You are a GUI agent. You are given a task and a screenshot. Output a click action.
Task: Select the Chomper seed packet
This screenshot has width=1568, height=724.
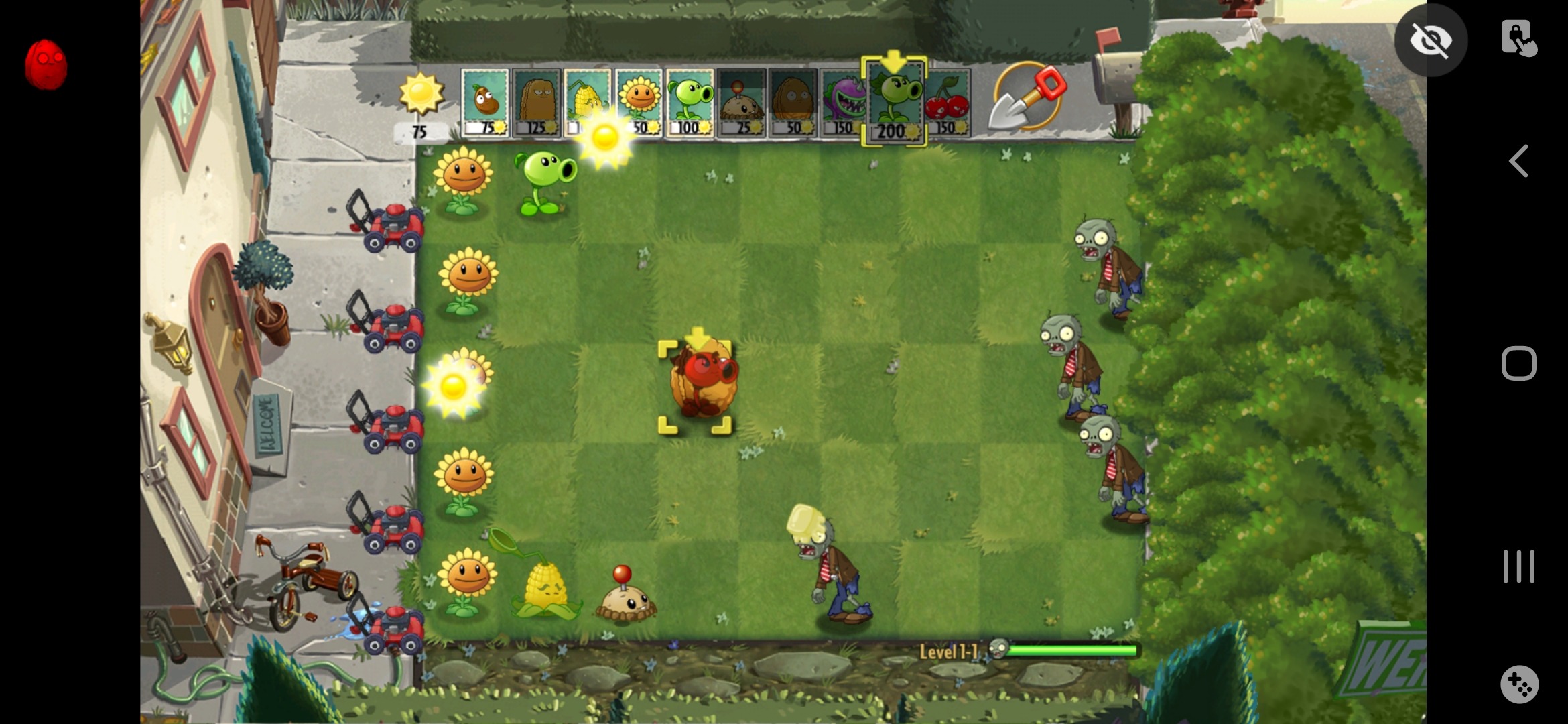(x=843, y=102)
